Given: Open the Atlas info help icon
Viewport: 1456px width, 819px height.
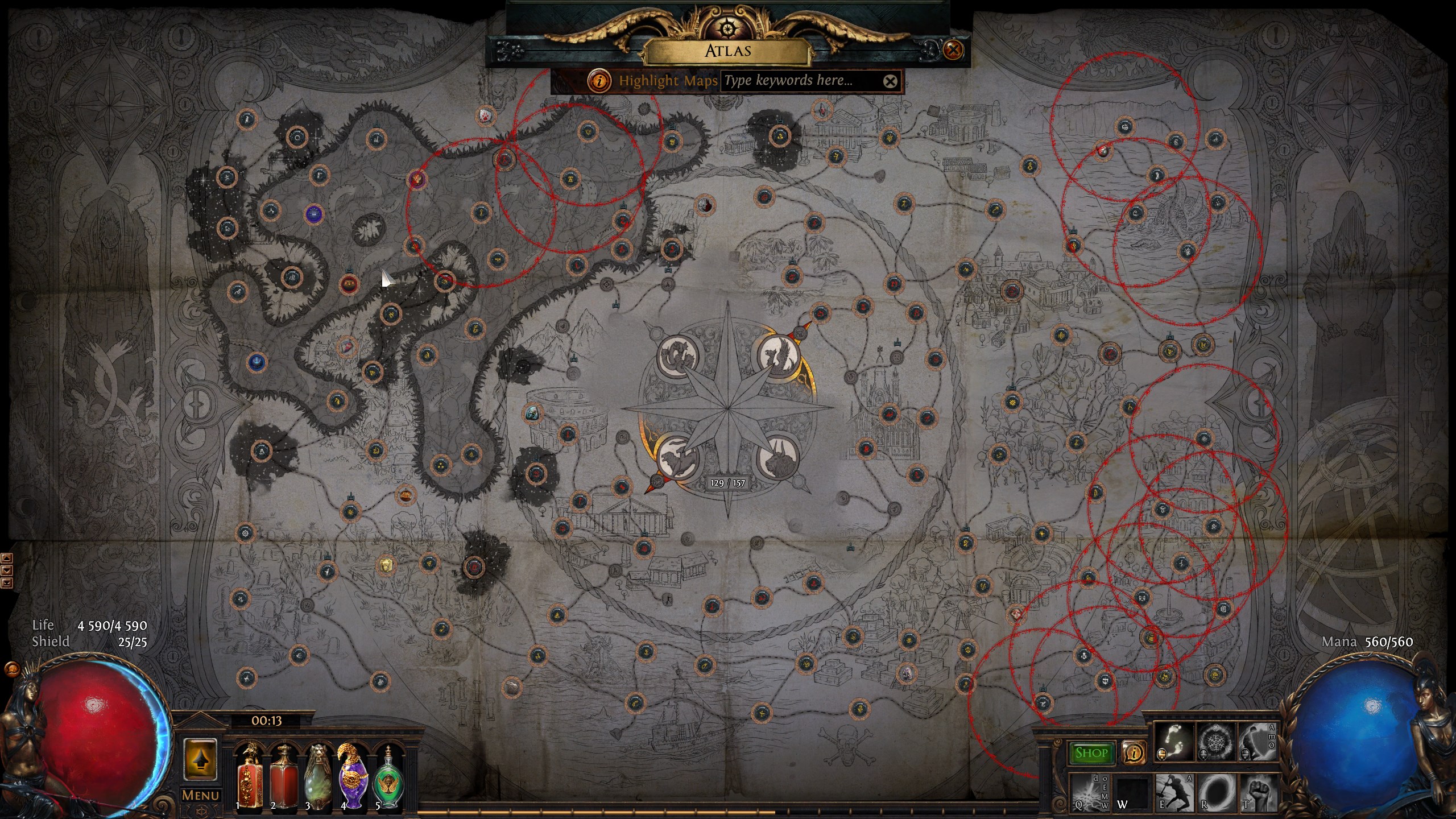Looking at the screenshot, I should pos(599,81).
